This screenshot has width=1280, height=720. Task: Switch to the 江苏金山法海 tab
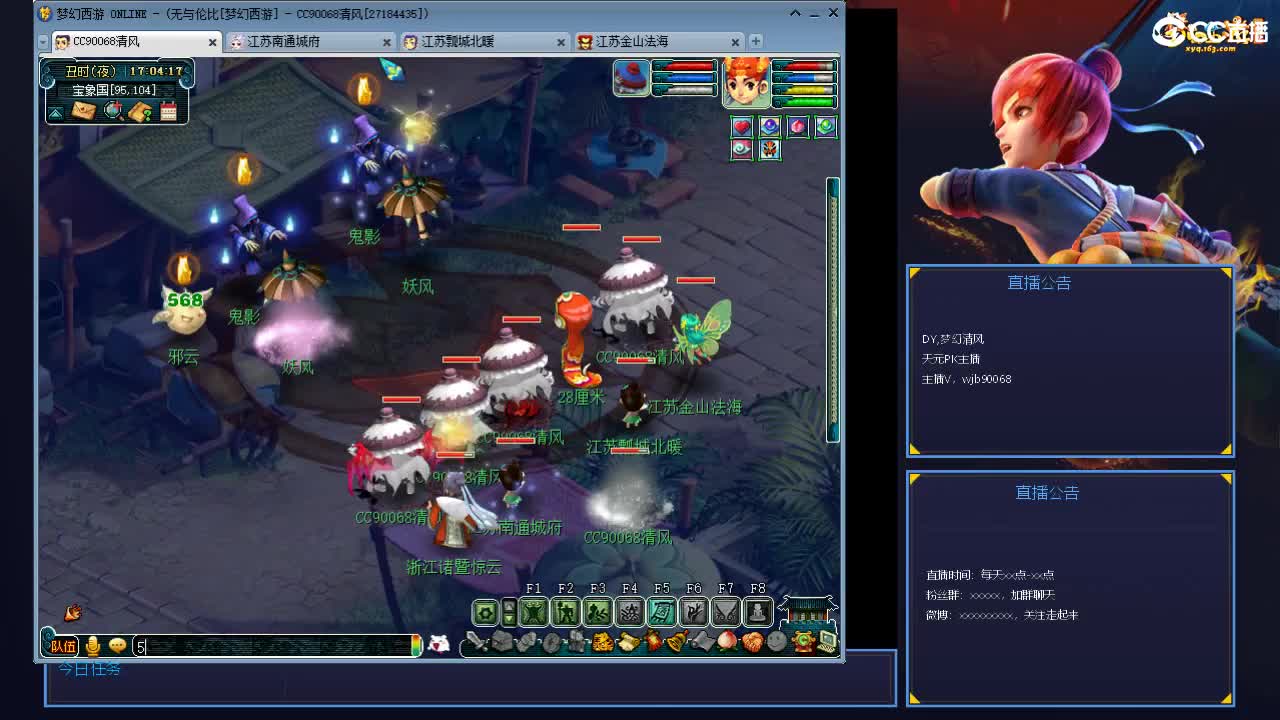coord(630,42)
